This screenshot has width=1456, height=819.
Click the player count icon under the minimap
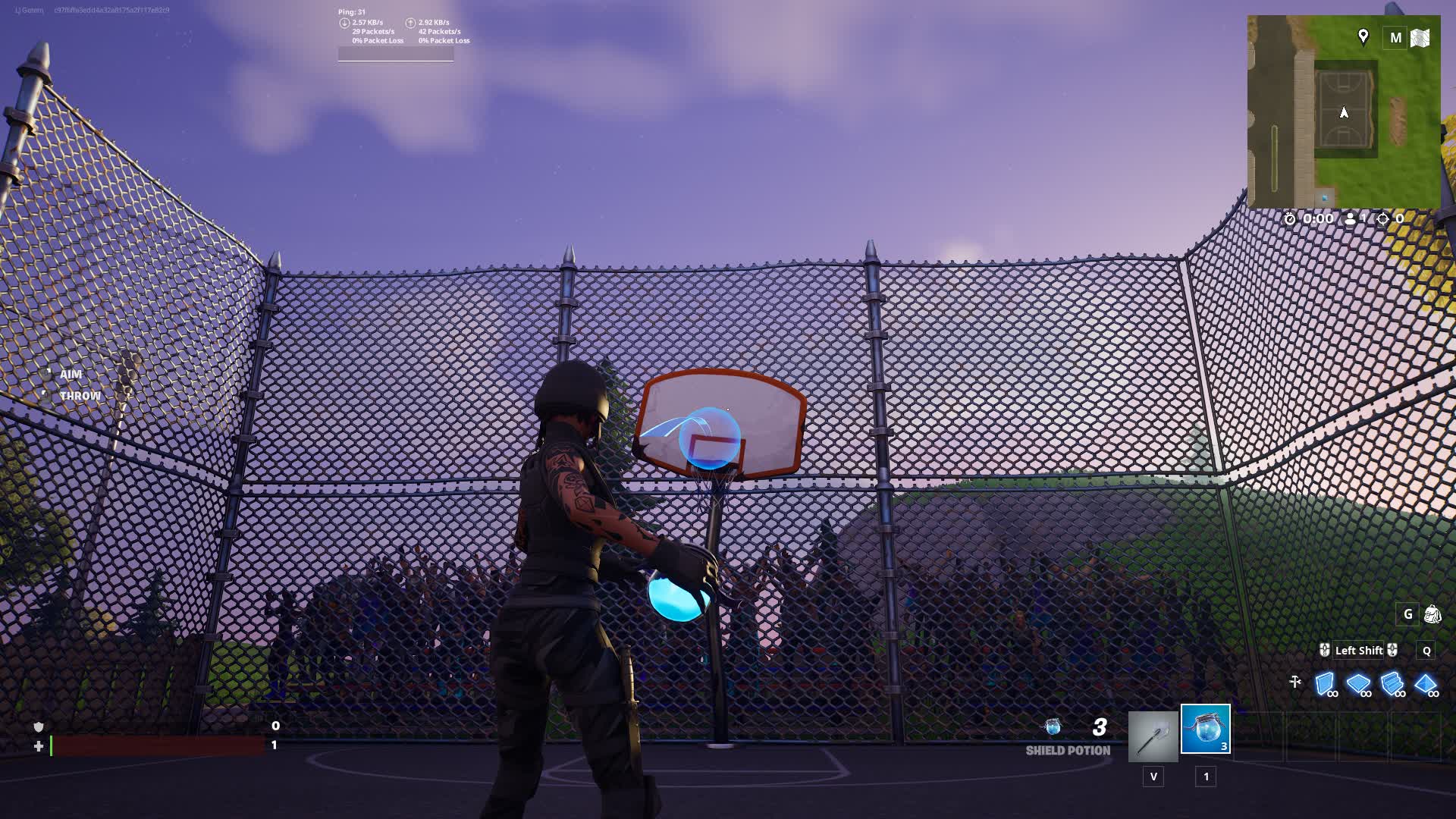pos(1350,219)
